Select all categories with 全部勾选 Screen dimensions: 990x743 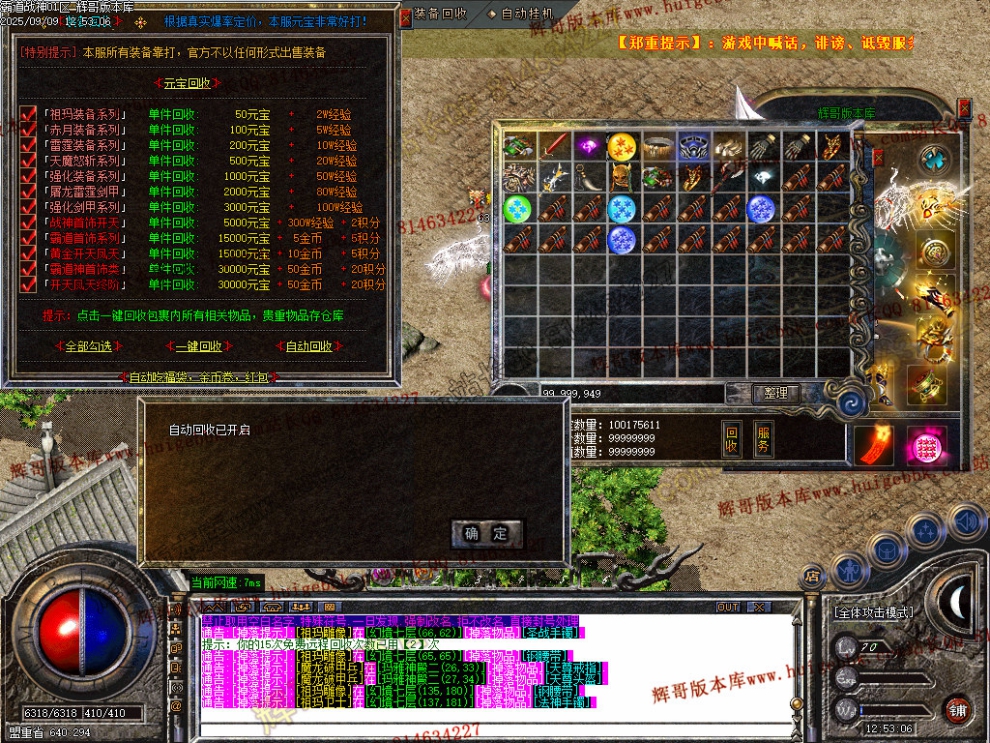(x=88, y=346)
